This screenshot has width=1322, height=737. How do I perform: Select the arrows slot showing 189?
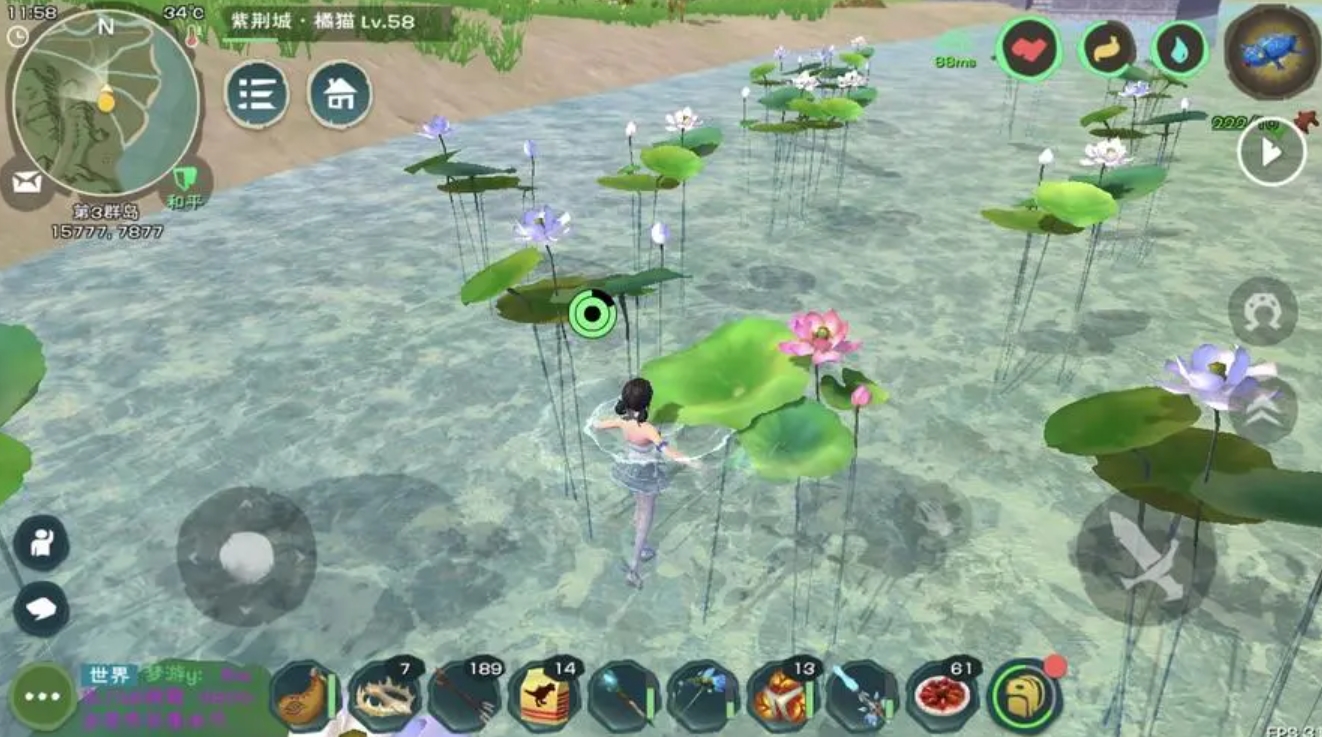[x=464, y=697]
